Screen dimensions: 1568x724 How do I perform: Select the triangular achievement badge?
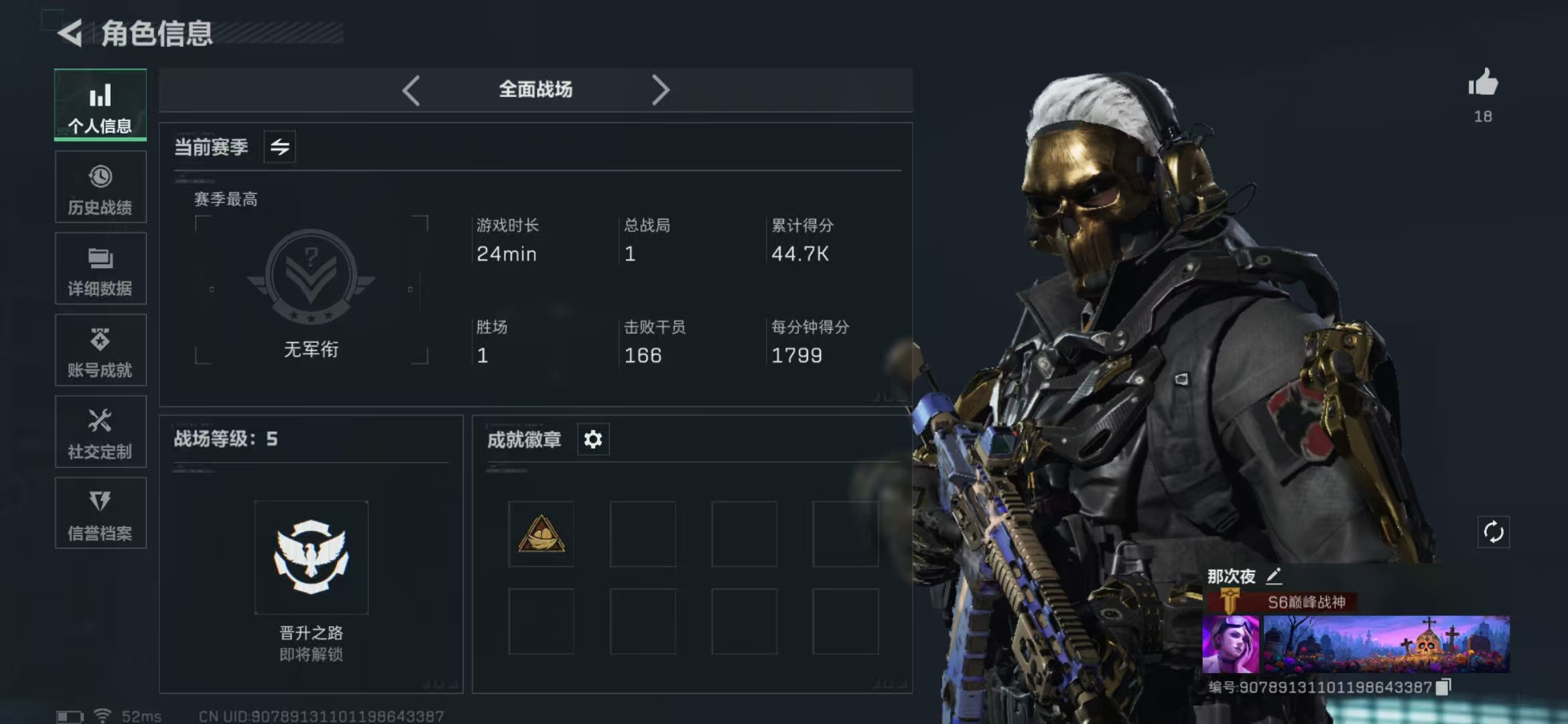(x=541, y=534)
